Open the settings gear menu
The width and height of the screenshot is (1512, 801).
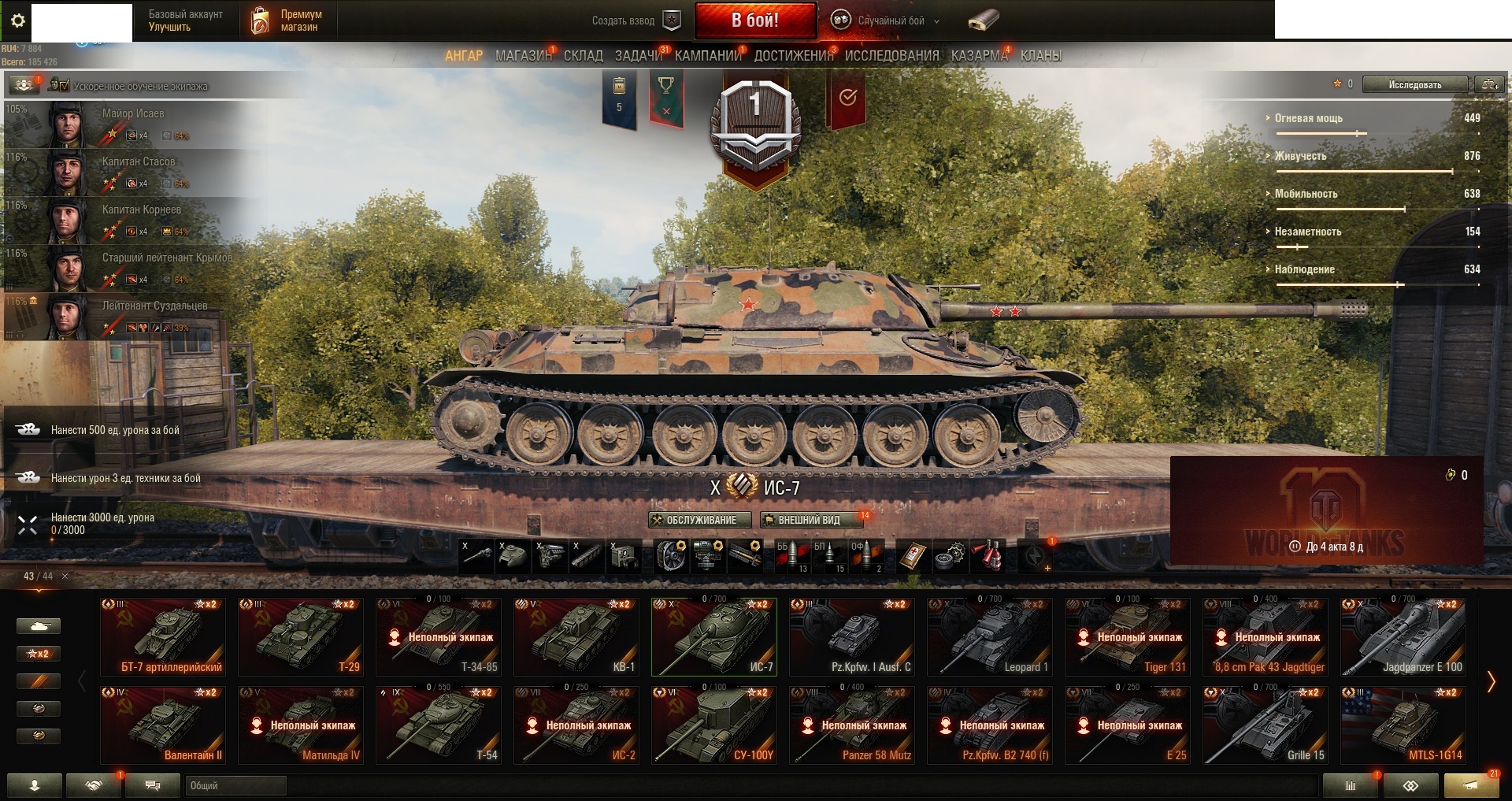pos(18,20)
